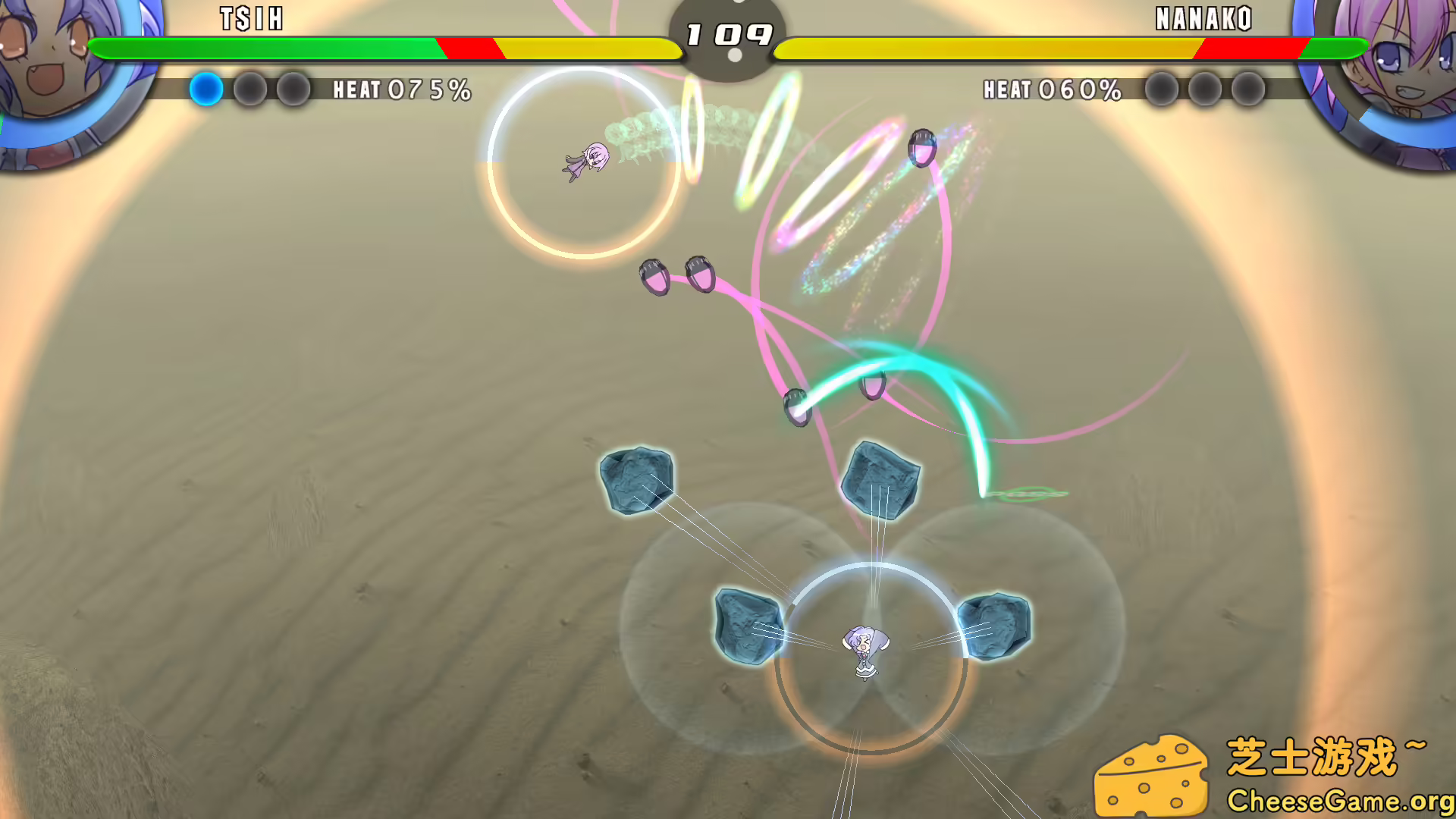Click the rightmost gray orb on Nanako's side

(1247, 89)
